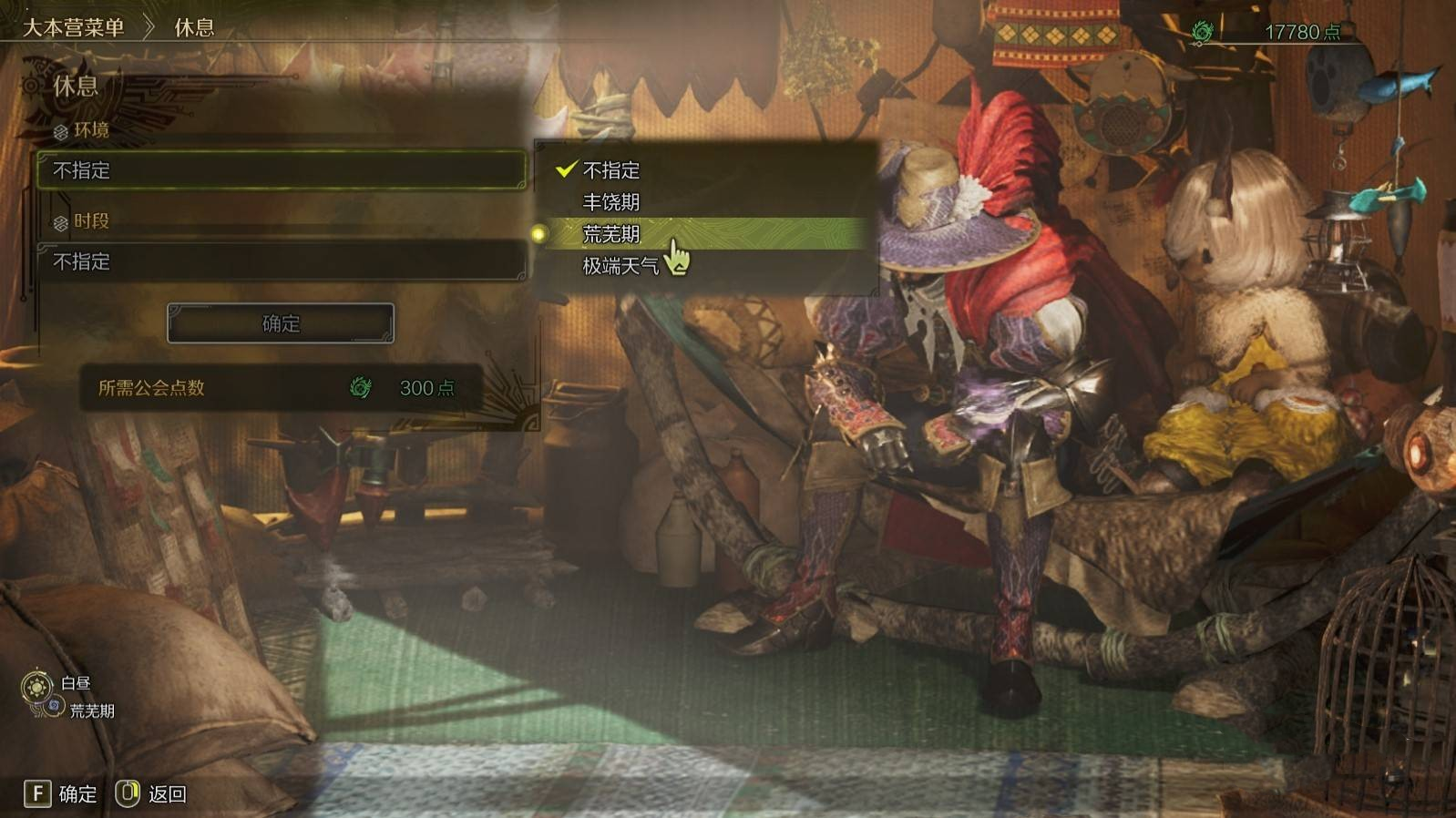The height and width of the screenshot is (818, 1456).
Task: Open the 环境 dropdown field
Action: [x=281, y=170]
